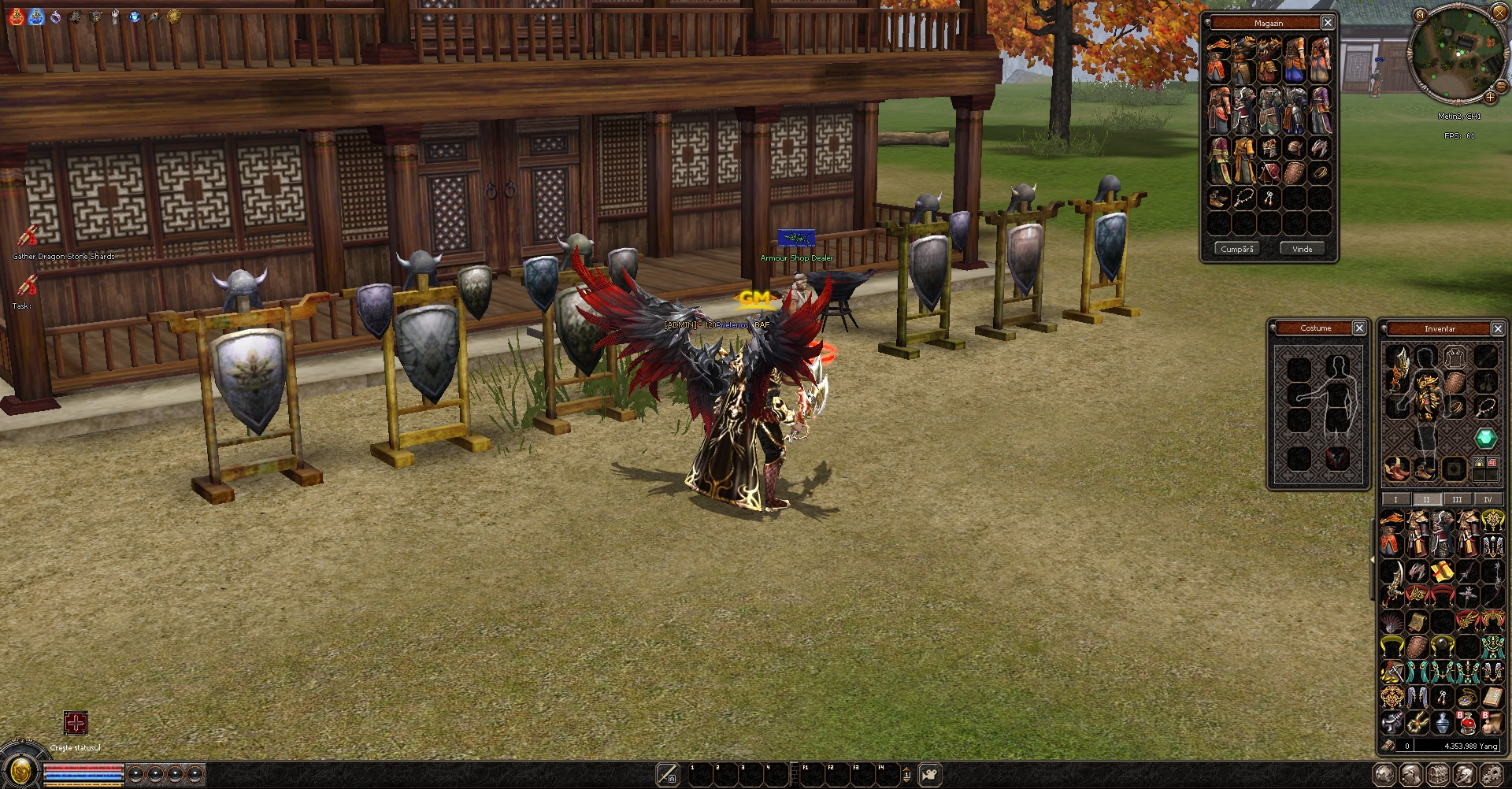Close the Costume window
This screenshot has height=789, width=1512.
[x=1359, y=328]
